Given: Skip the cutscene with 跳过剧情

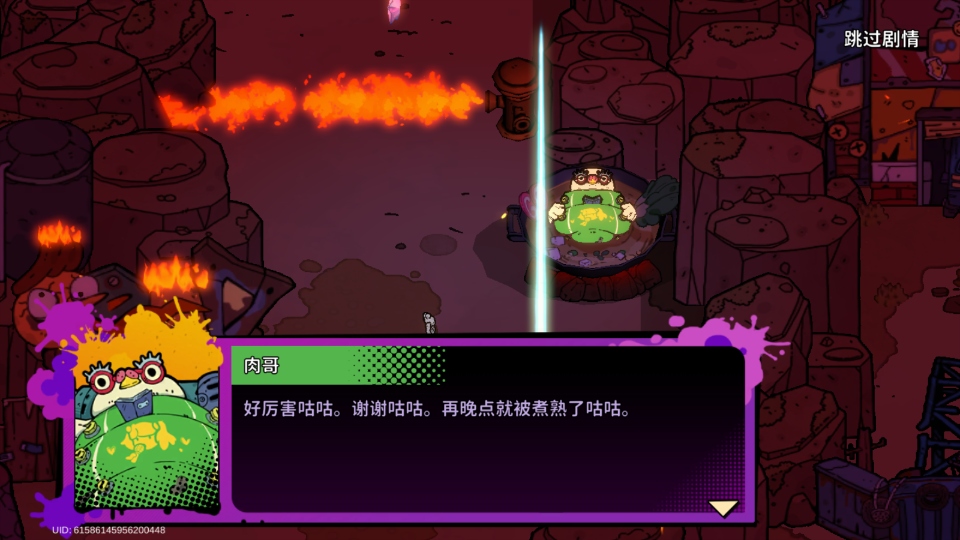Looking at the screenshot, I should (x=881, y=40).
